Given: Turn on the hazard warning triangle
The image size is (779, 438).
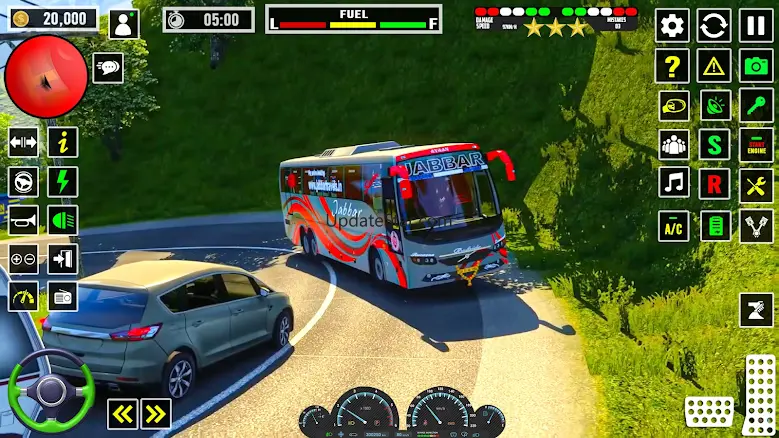Looking at the screenshot, I should [714, 66].
